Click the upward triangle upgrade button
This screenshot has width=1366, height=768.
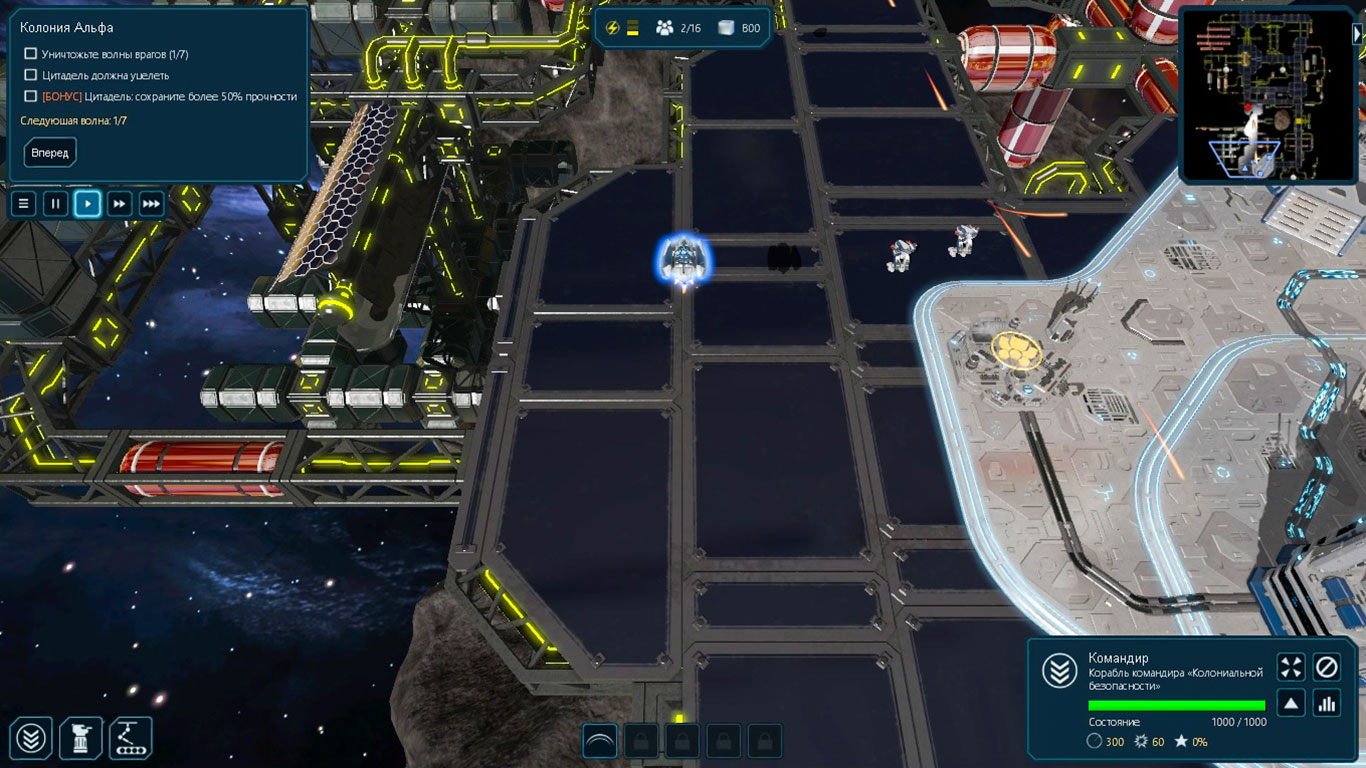pyautogui.click(x=1291, y=704)
